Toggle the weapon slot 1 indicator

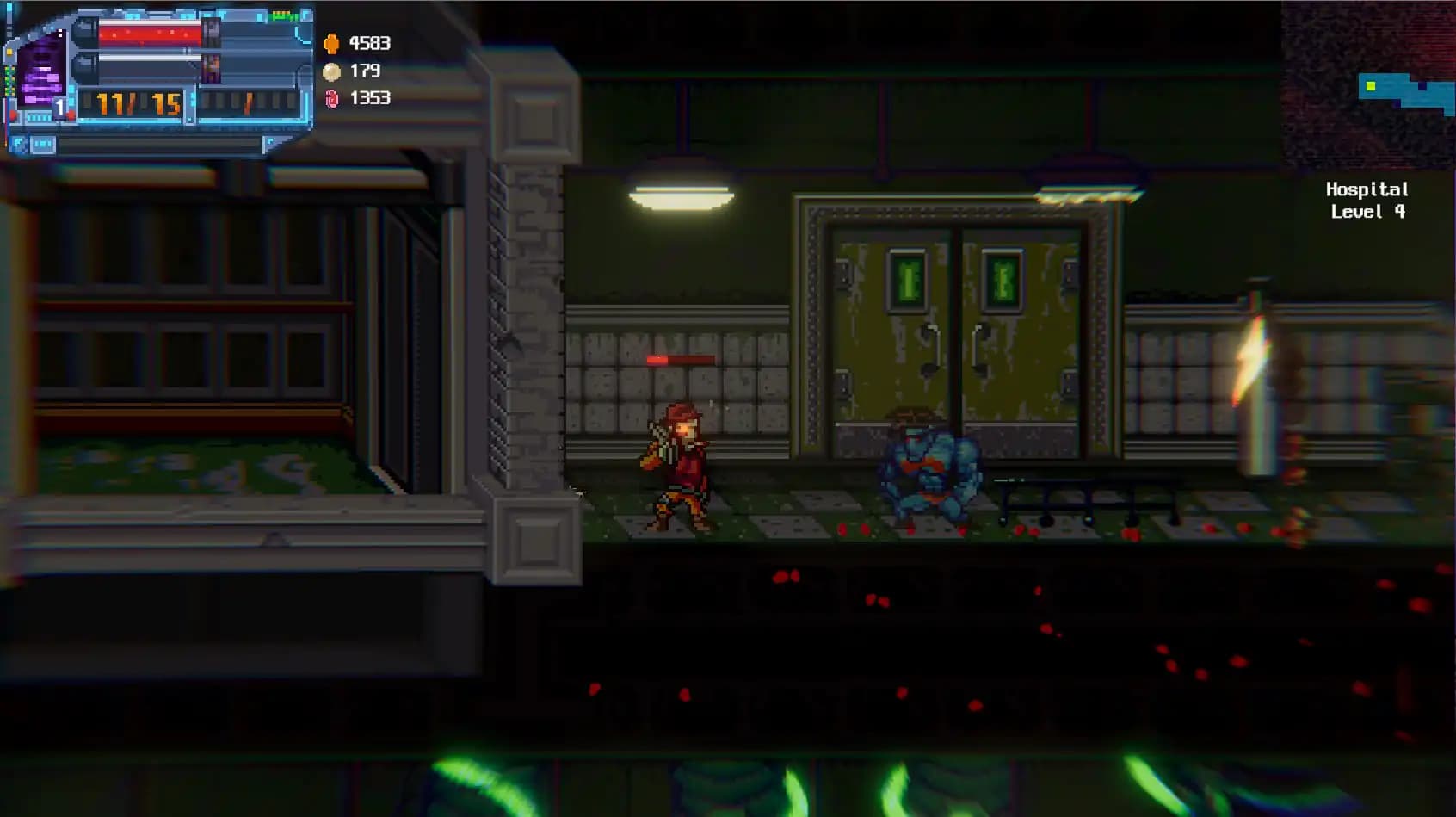pyautogui.click(x=59, y=107)
